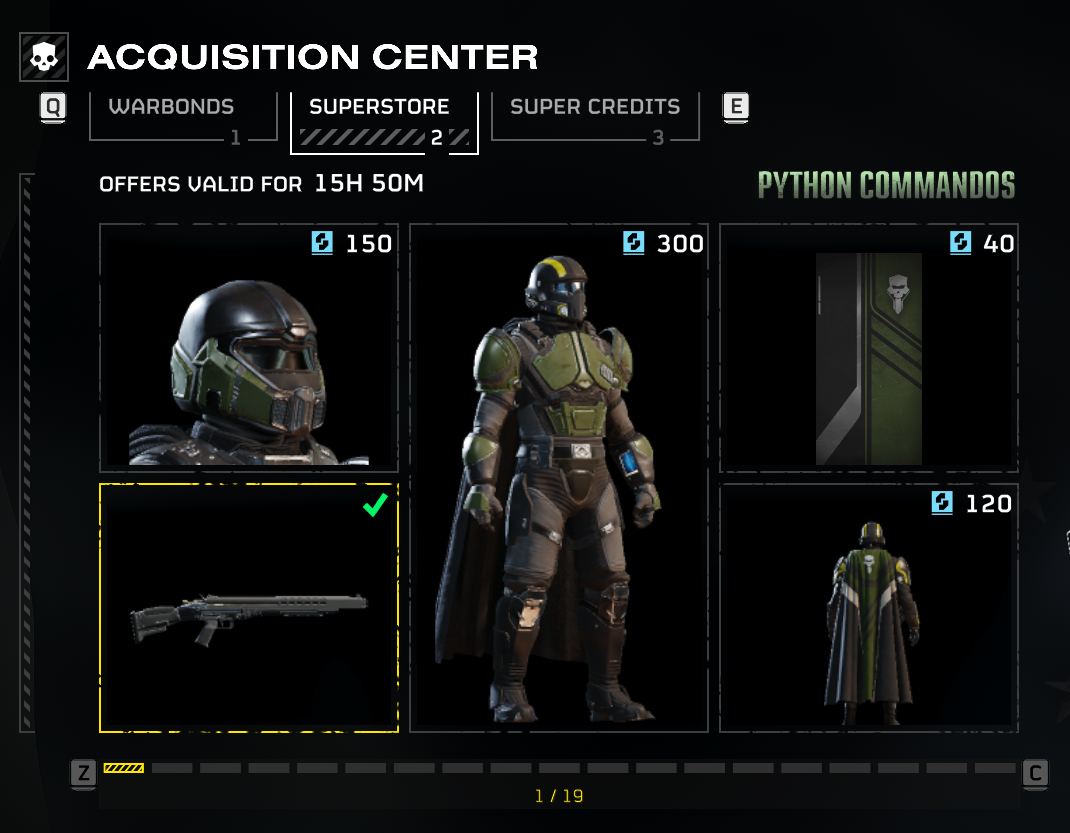1070x833 pixels.
Task: Select the 300-credit body armor offer
Action: (x=559, y=478)
